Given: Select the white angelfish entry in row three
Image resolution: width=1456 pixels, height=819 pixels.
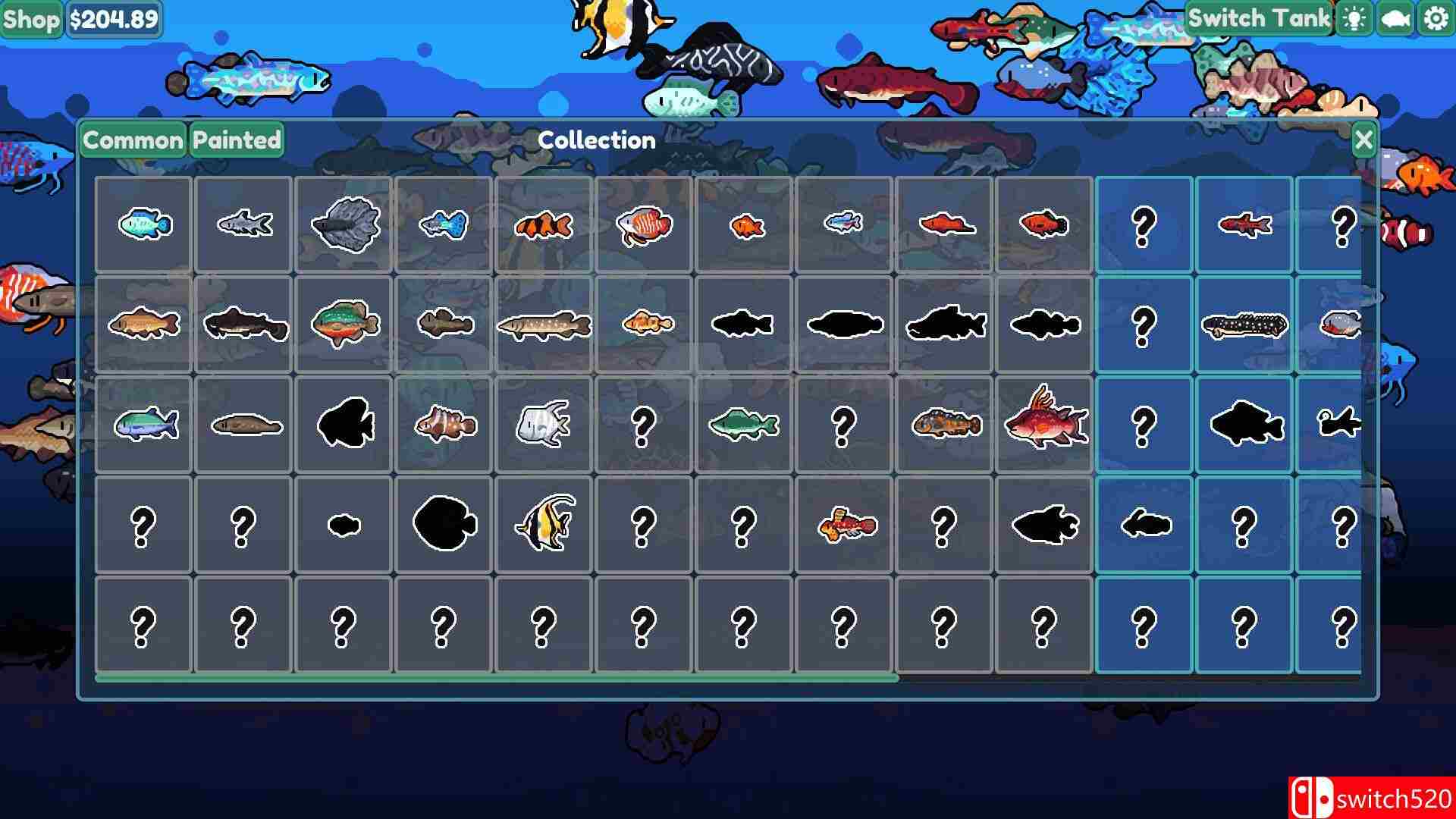Looking at the screenshot, I should [544, 423].
